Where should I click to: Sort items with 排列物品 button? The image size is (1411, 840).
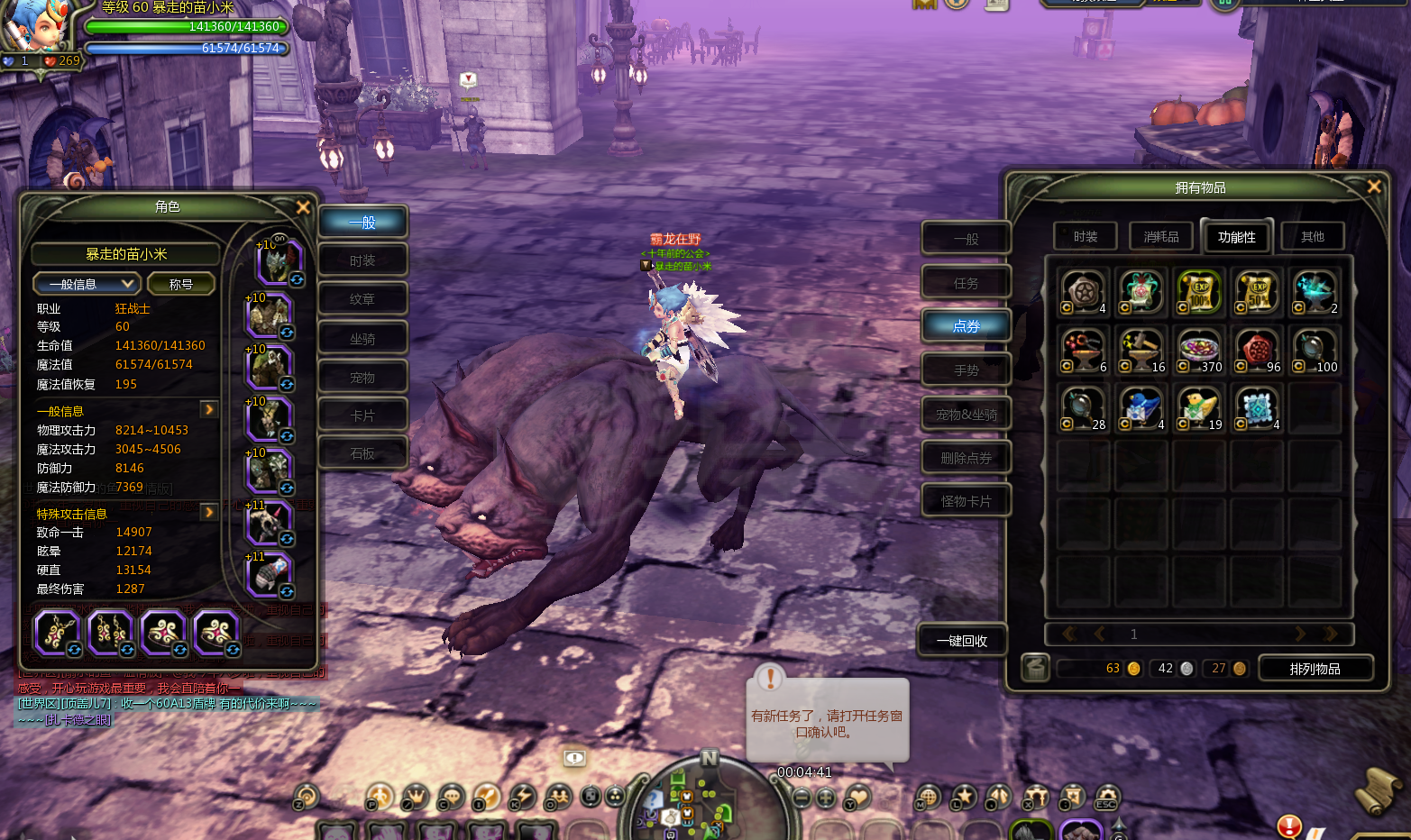pos(1315,669)
